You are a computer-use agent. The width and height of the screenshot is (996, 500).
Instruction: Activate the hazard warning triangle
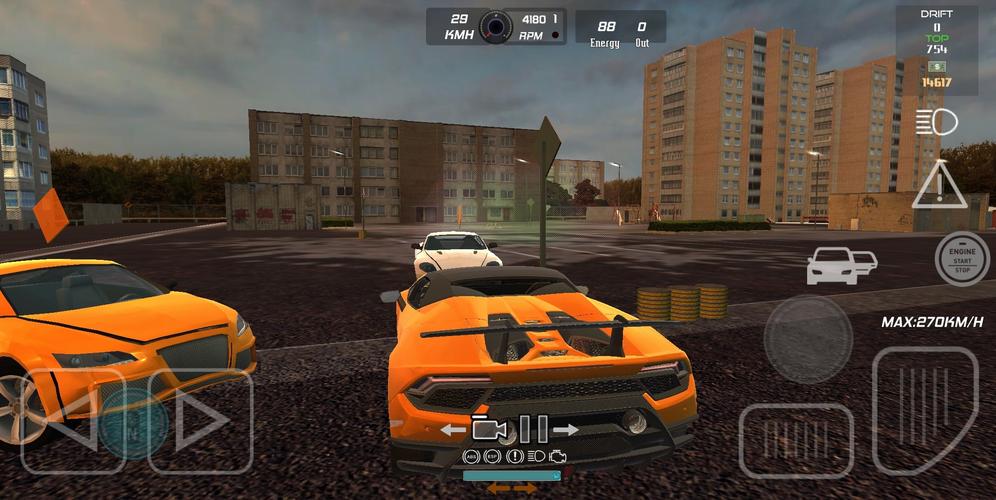coord(939,185)
